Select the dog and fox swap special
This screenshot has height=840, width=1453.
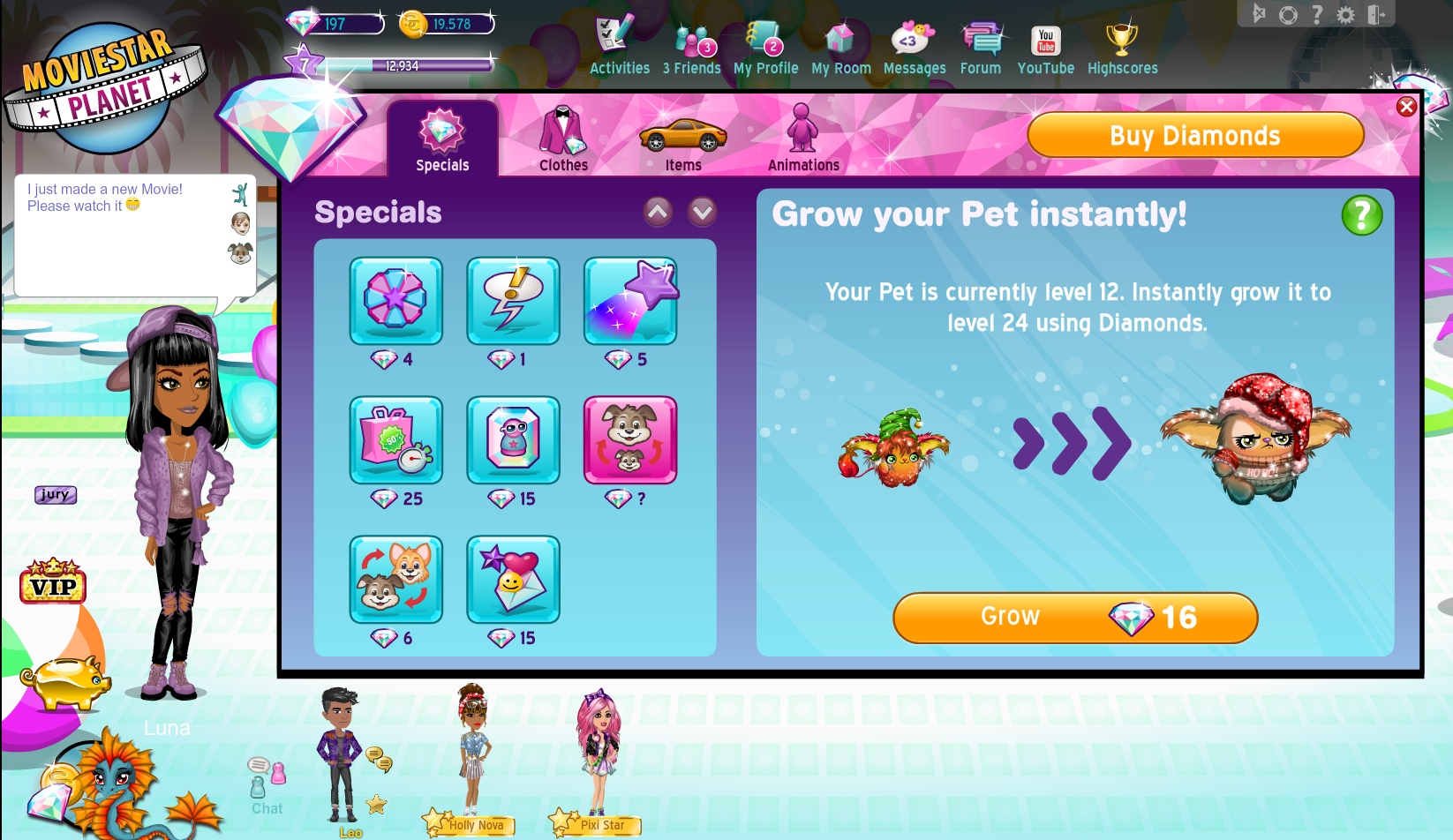point(395,580)
